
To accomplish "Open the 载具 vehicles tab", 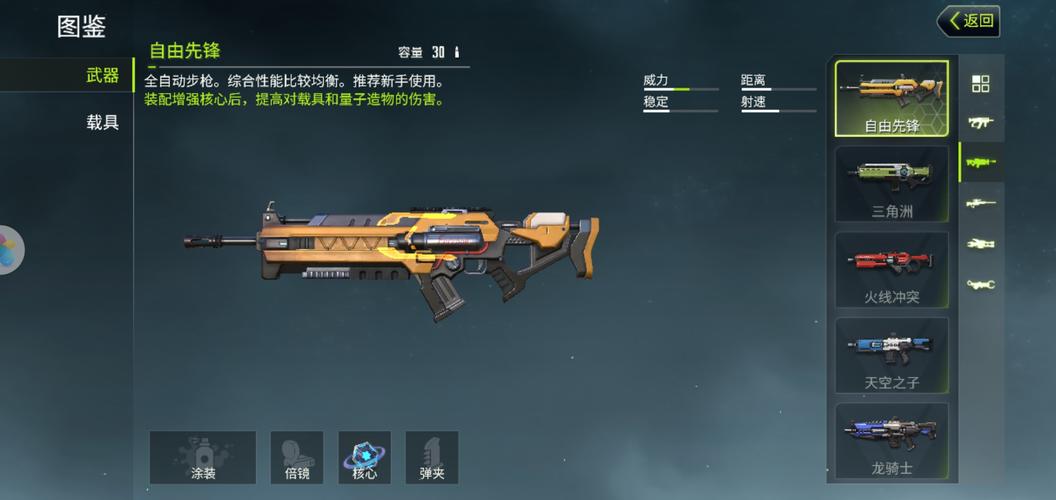I will 102,123.
